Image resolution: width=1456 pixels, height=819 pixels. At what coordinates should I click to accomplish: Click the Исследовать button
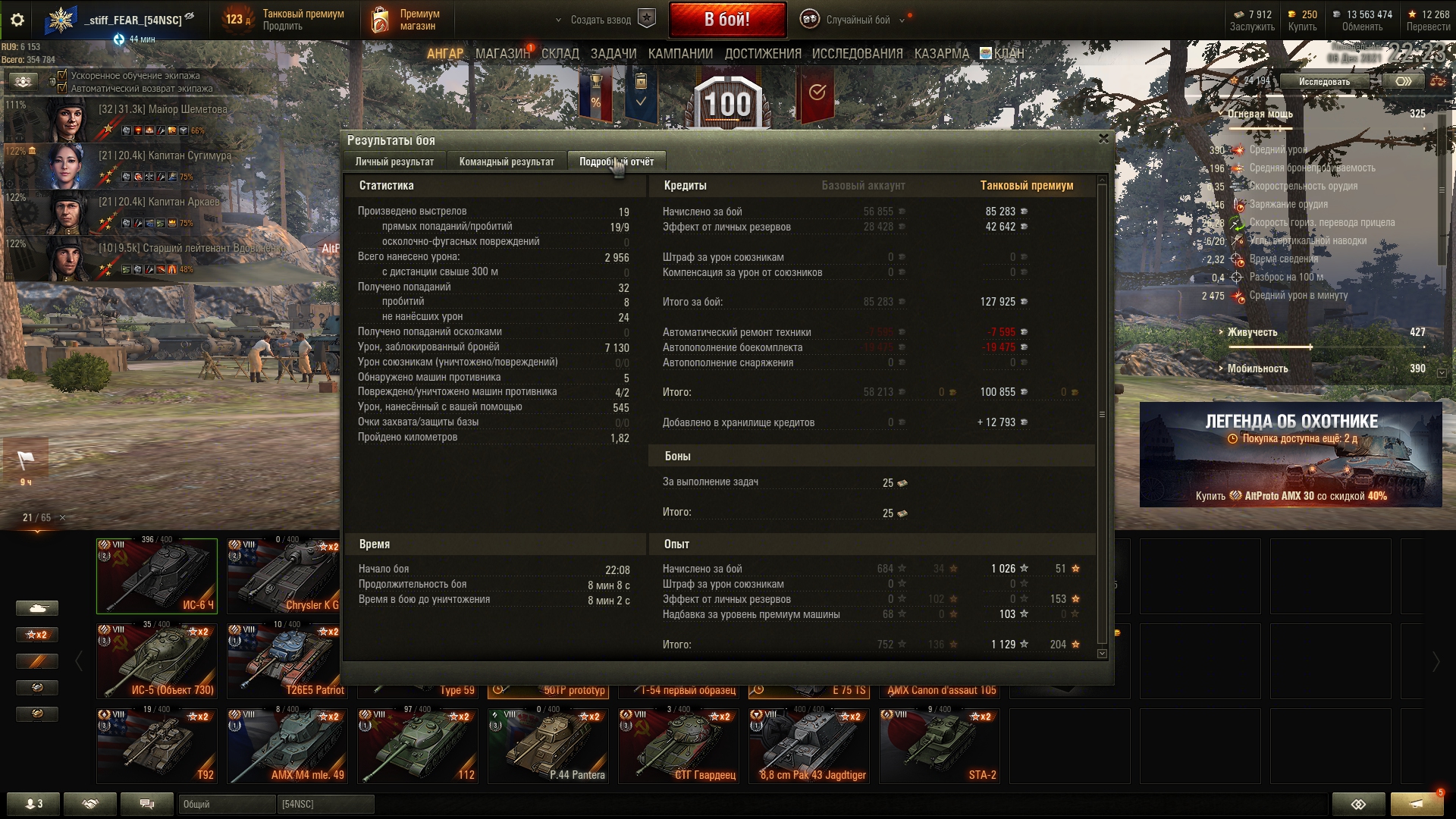pyautogui.click(x=1324, y=81)
